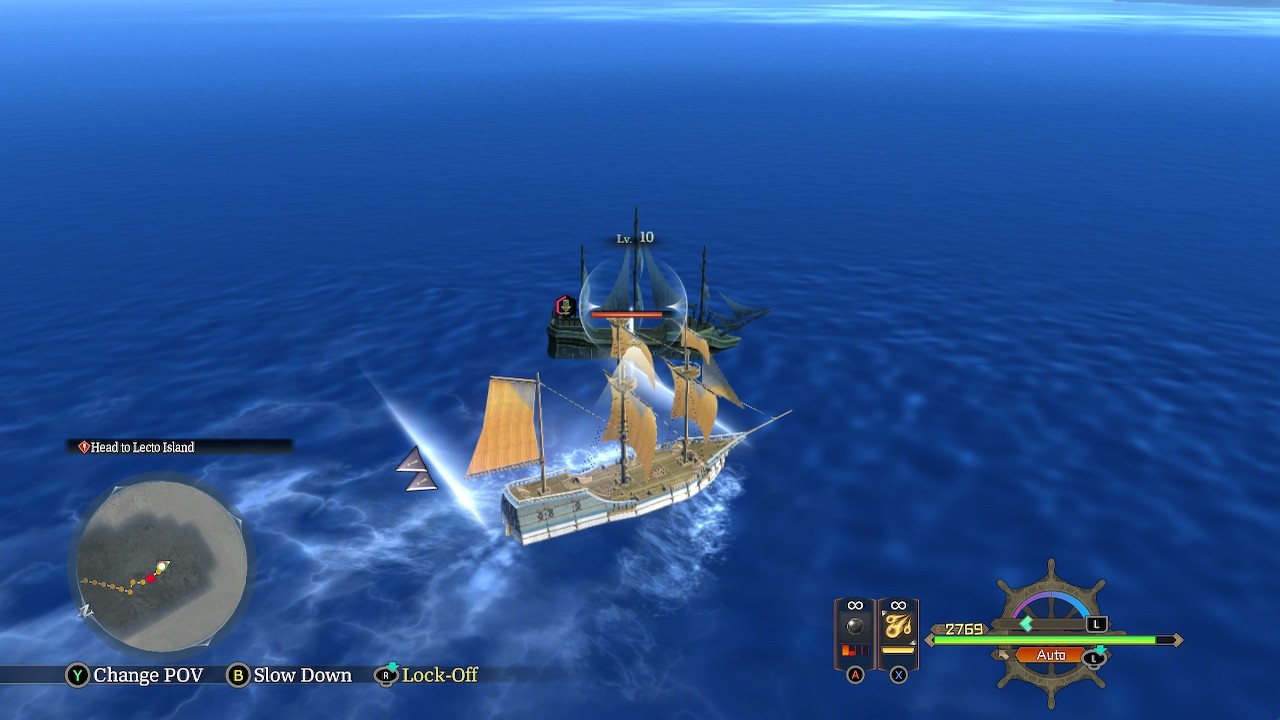Click the ship's wheel speed gauge
The image size is (1280, 720).
click(1051, 606)
